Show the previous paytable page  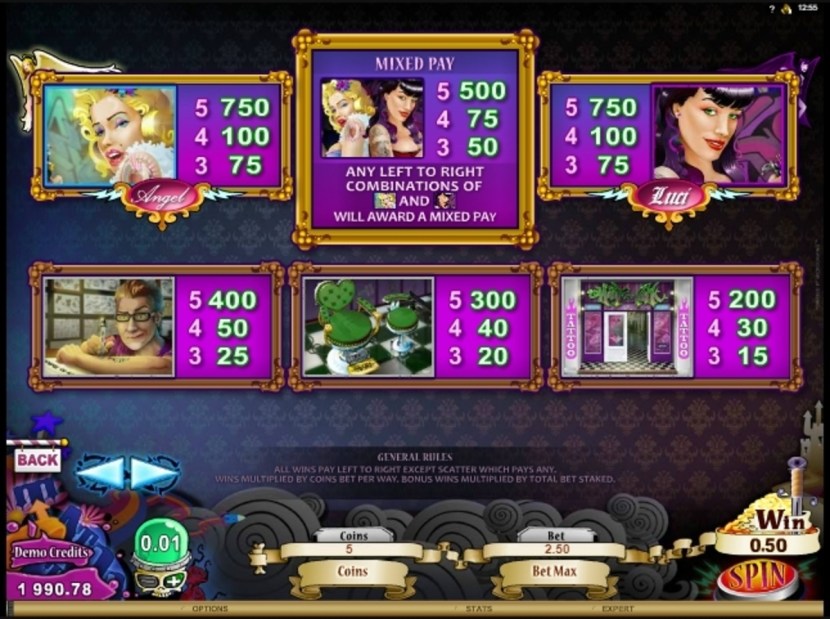coord(101,473)
